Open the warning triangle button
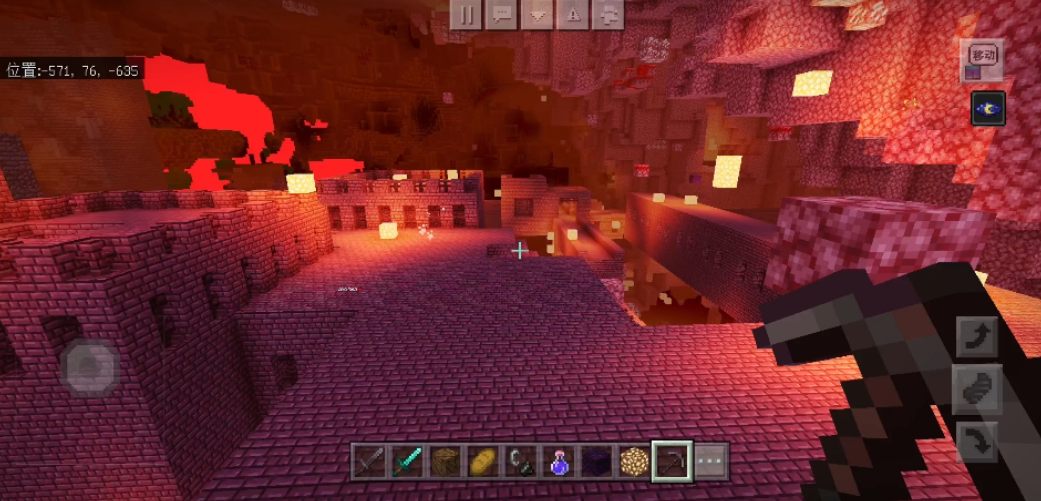1041x501 pixels. point(574,14)
